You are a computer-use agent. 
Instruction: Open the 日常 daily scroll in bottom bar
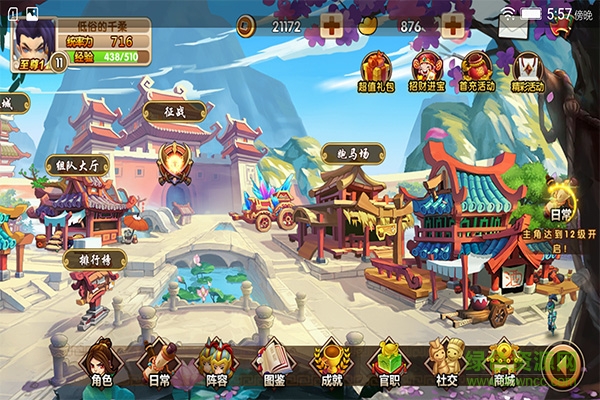click(155, 362)
